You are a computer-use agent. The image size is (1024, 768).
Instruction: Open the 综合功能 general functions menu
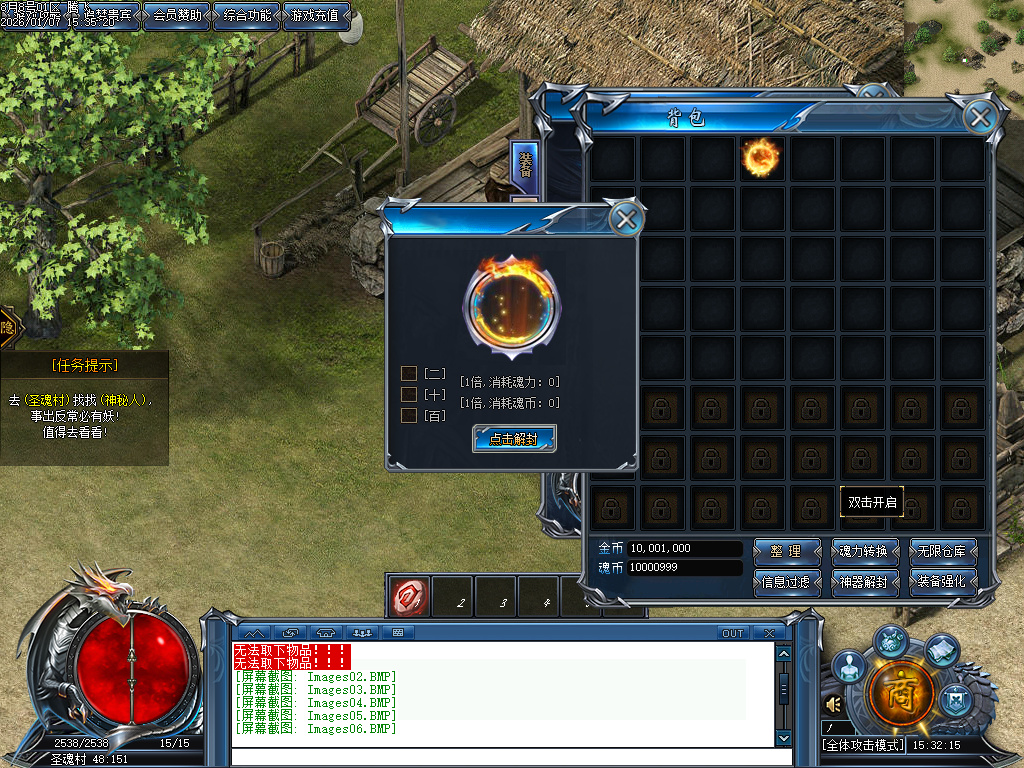click(247, 16)
